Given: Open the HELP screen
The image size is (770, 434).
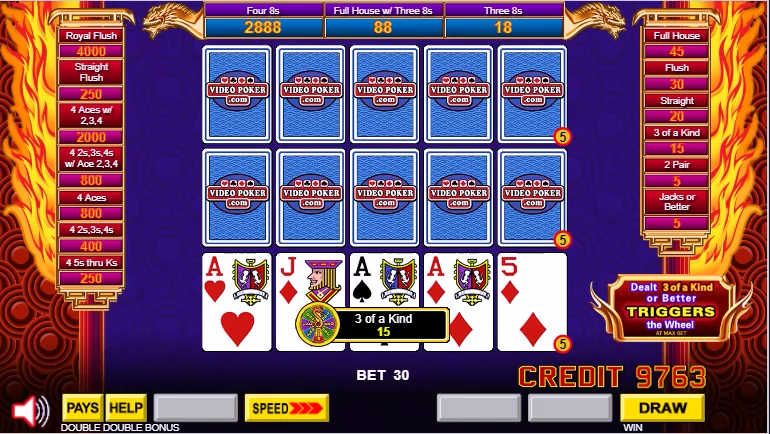Looking at the screenshot, I should (126, 408).
